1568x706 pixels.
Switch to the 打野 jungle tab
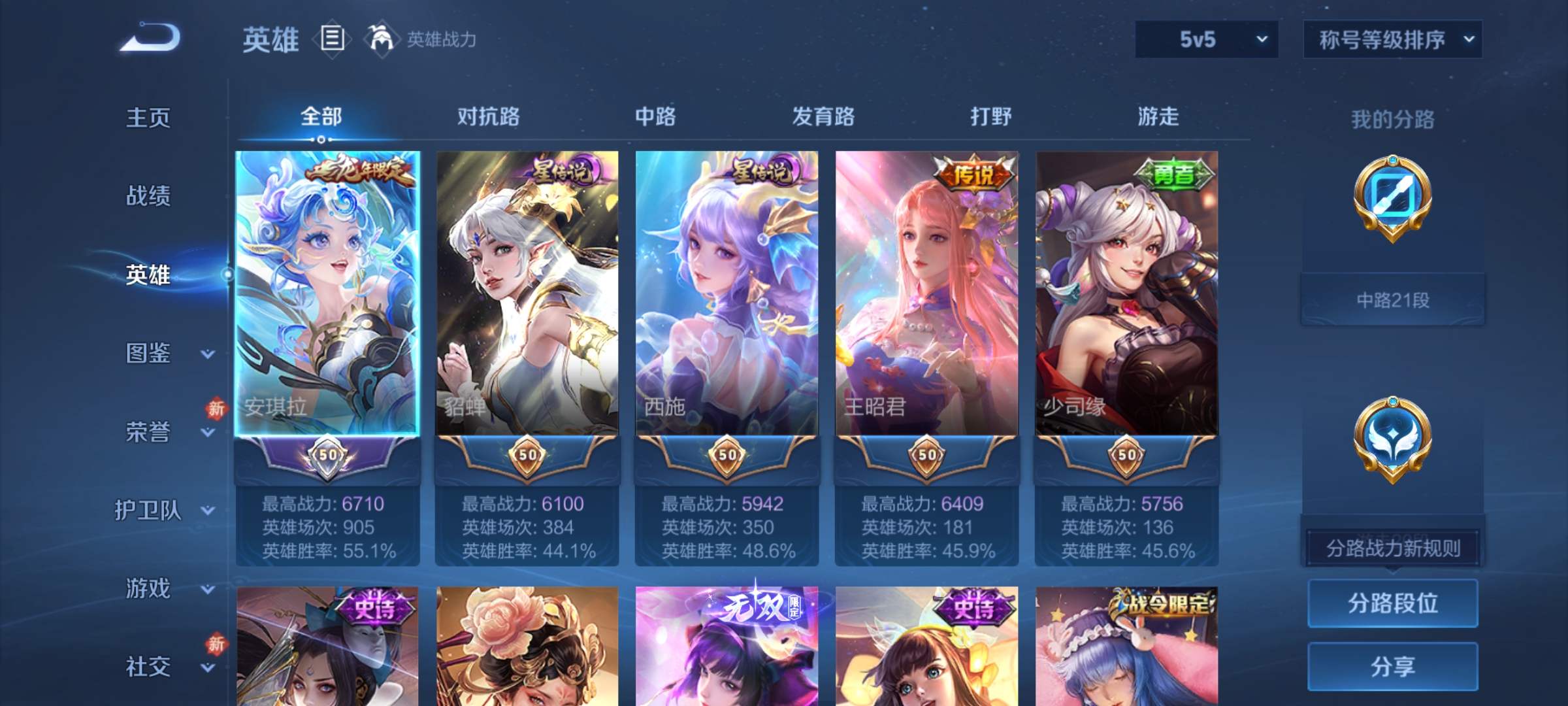point(990,116)
